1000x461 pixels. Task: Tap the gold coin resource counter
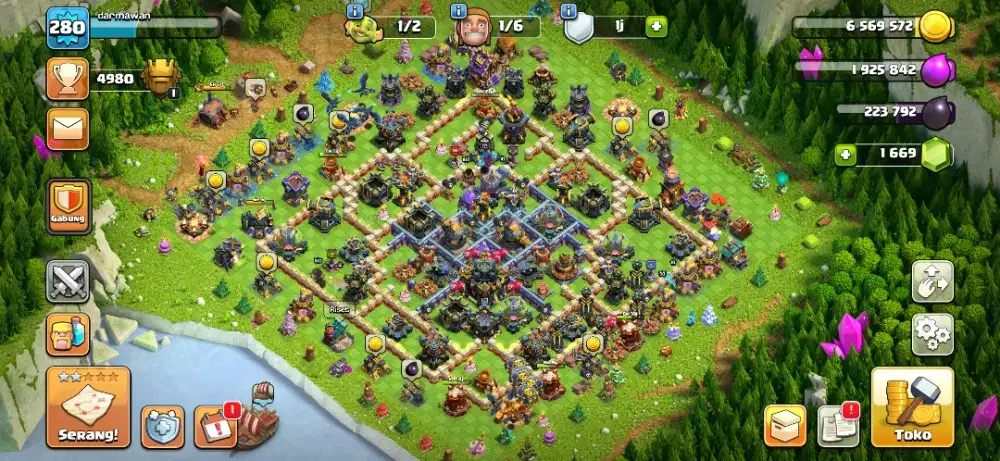pos(935,27)
